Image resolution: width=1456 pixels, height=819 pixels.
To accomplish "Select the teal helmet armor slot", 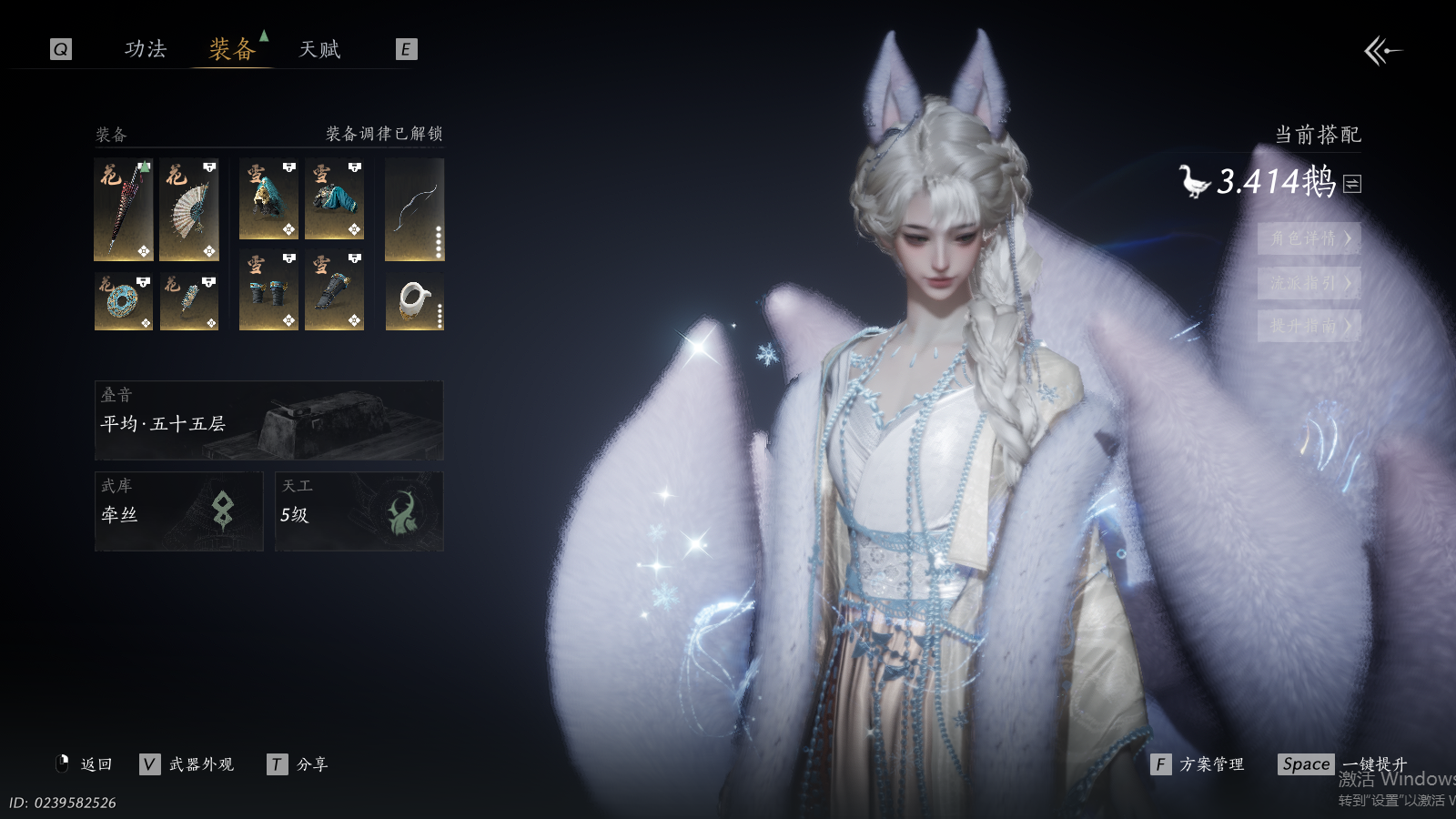I will click(x=268, y=199).
